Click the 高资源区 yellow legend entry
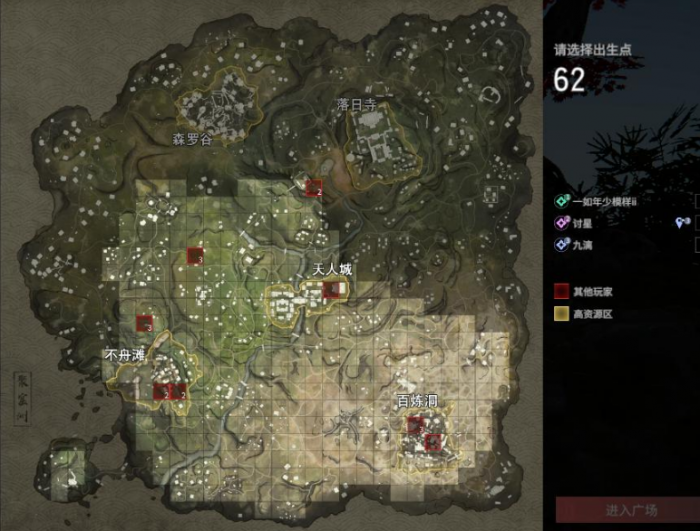The image size is (700, 531). [590, 313]
